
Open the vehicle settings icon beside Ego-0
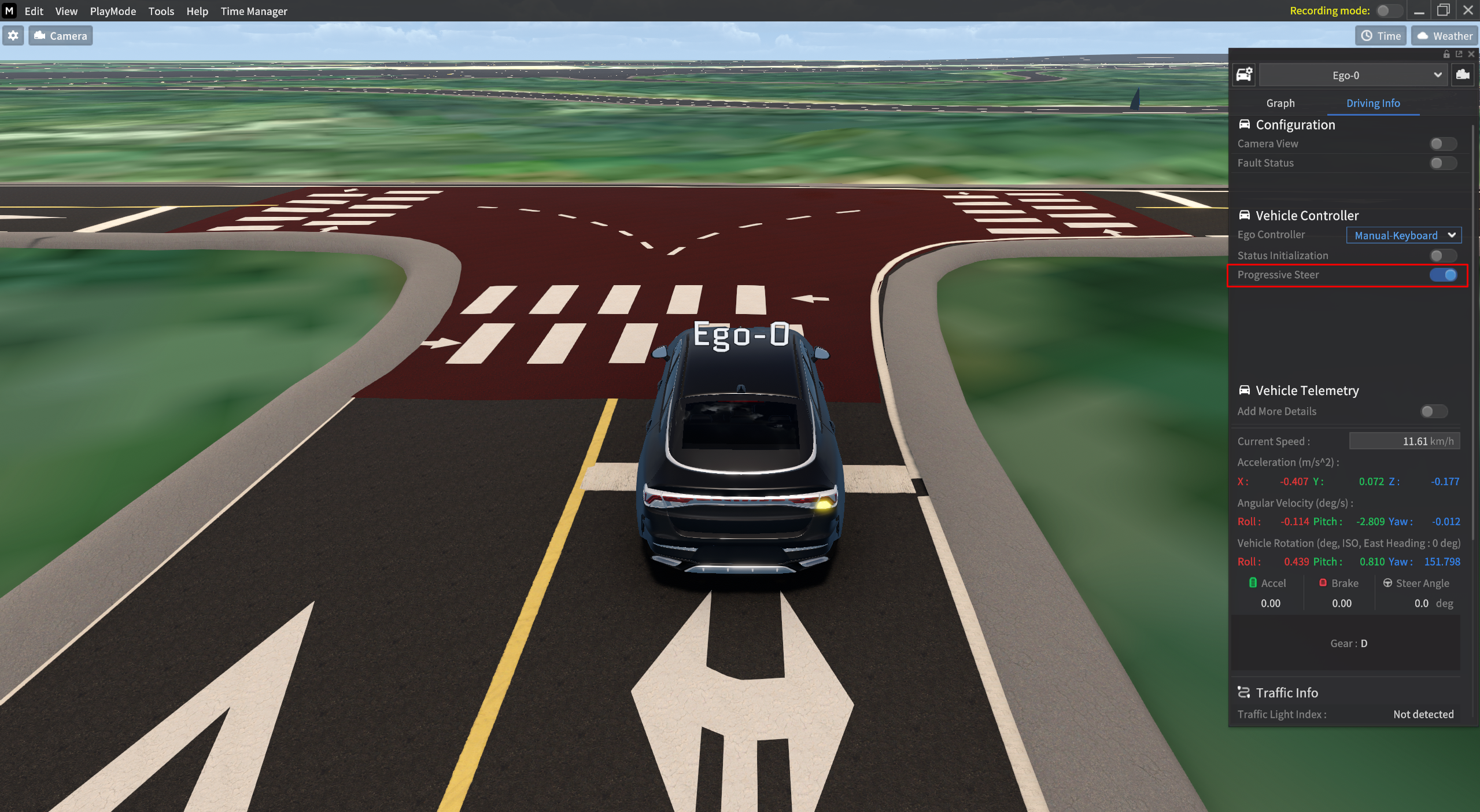pyautogui.click(x=1245, y=75)
